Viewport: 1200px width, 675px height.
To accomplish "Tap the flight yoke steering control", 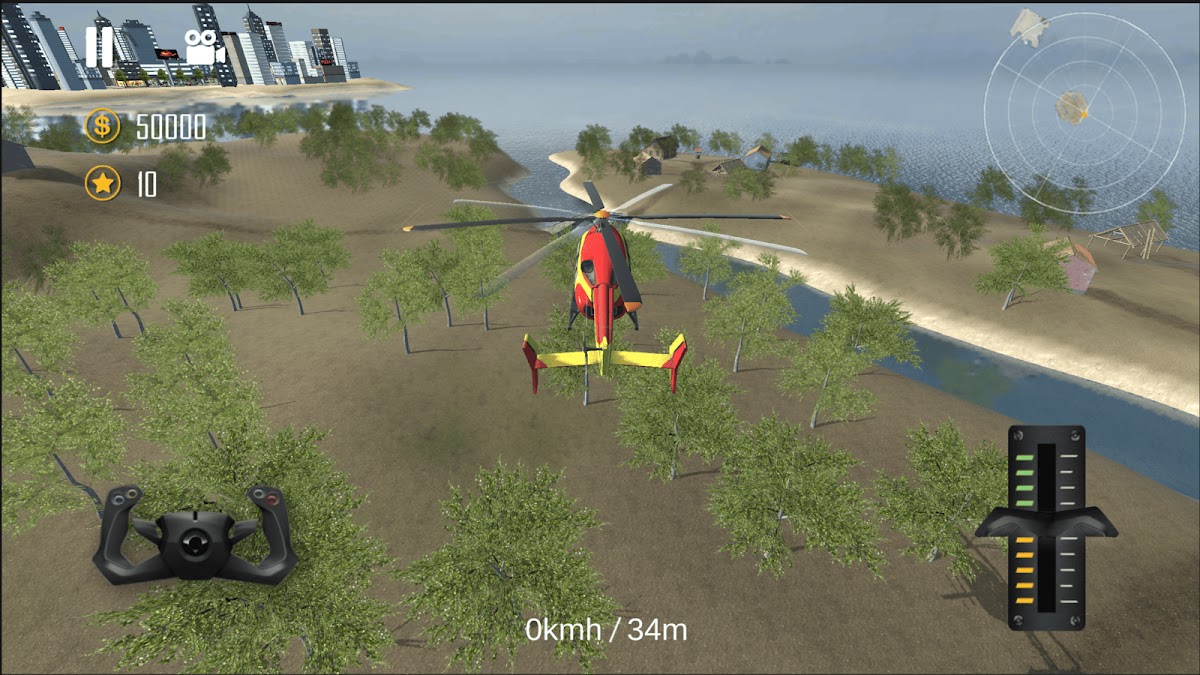I will click(195, 535).
